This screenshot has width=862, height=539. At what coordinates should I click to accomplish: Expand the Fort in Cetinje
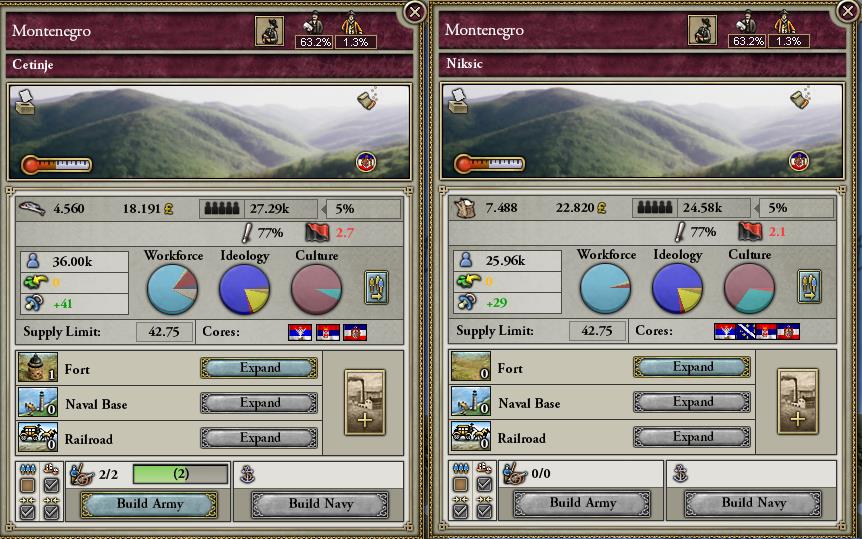point(260,368)
